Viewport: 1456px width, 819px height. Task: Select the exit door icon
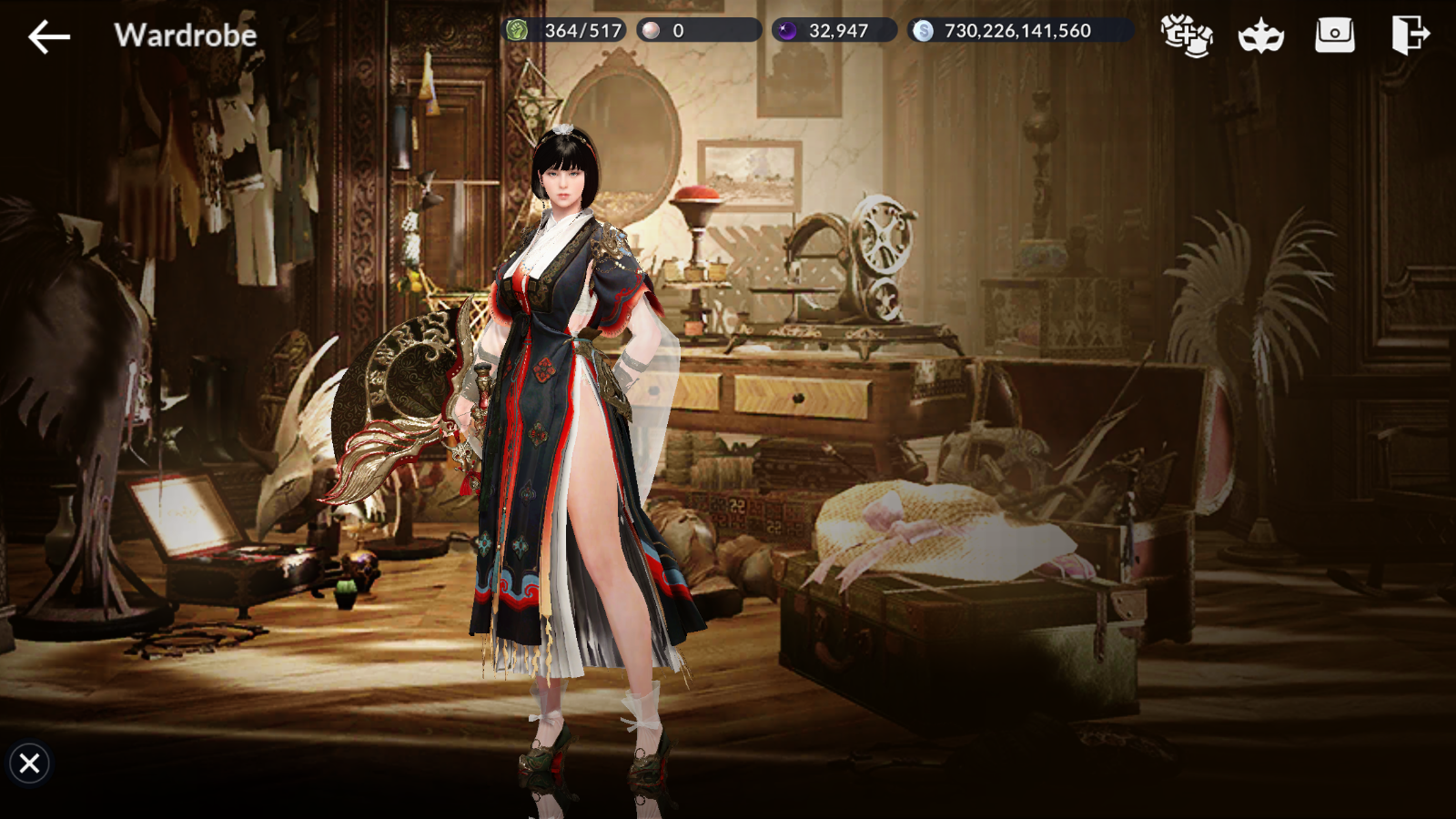[x=1409, y=35]
